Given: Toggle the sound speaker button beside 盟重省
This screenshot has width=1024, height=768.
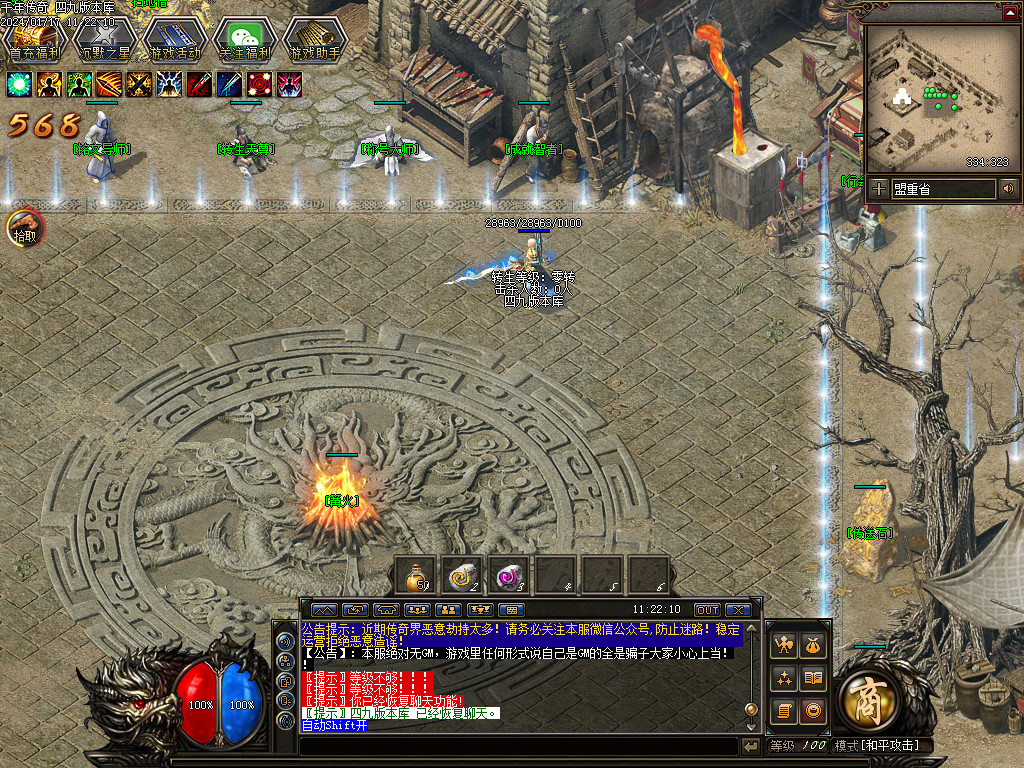Looking at the screenshot, I should (1008, 188).
